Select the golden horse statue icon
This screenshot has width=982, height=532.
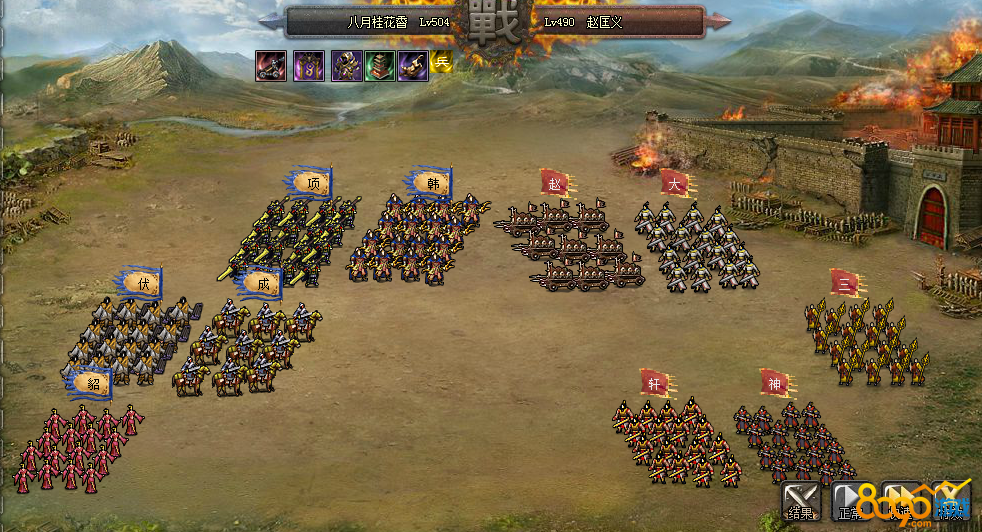click(413, 66)
